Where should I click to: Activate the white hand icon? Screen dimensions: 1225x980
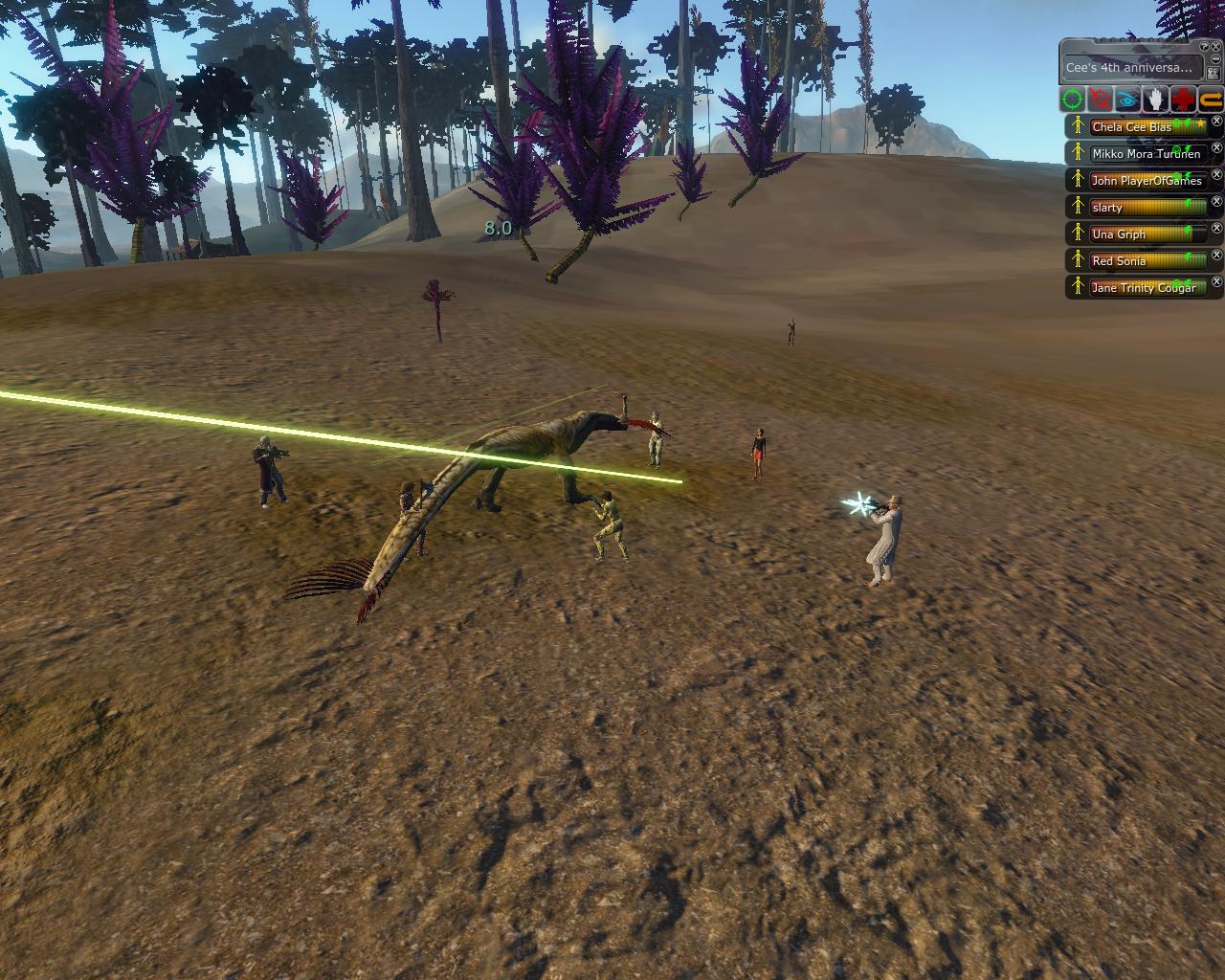pos(1156,99)
